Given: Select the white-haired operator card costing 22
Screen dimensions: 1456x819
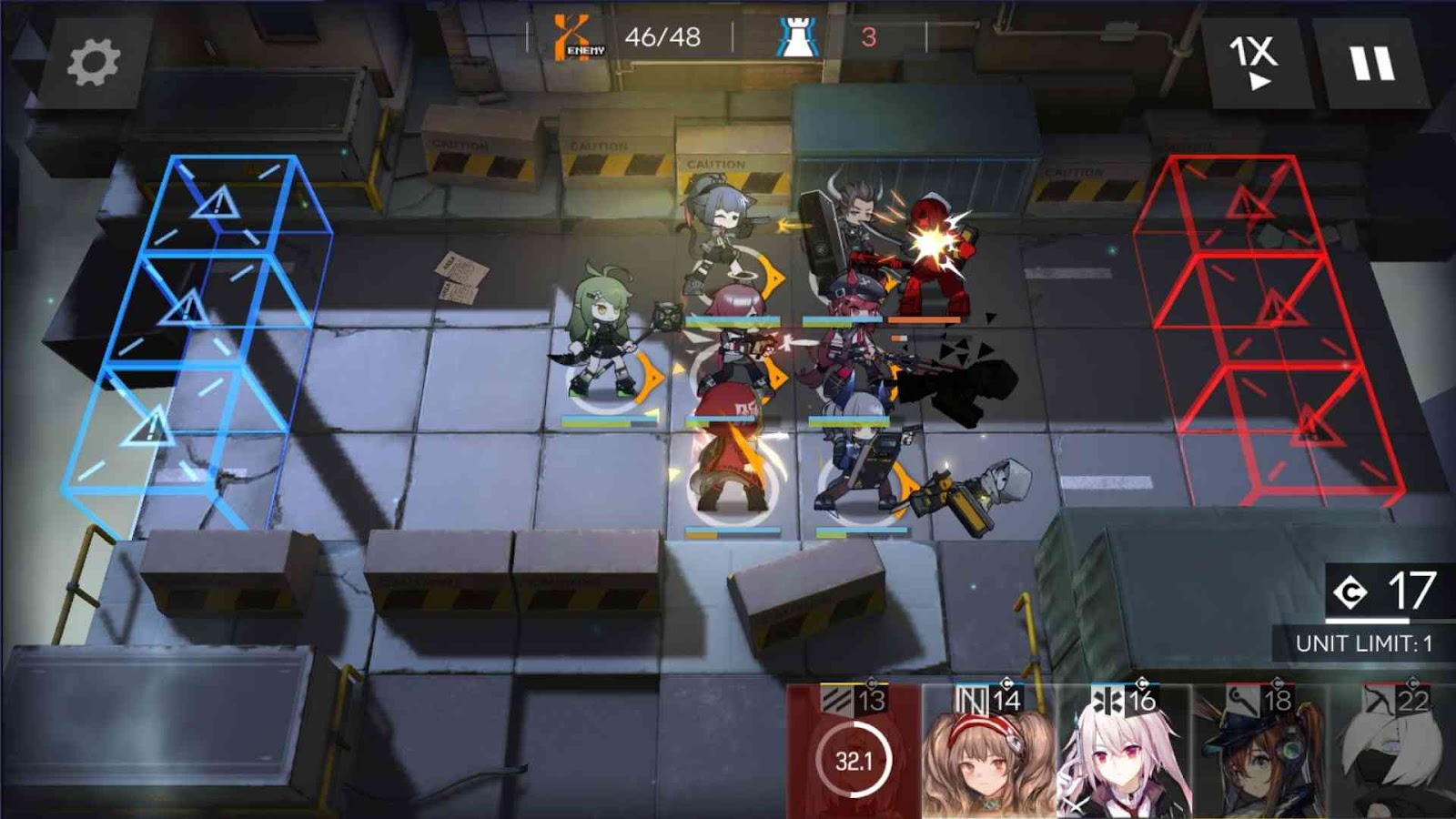Looking at the screenshot, I should (1394, 753).
